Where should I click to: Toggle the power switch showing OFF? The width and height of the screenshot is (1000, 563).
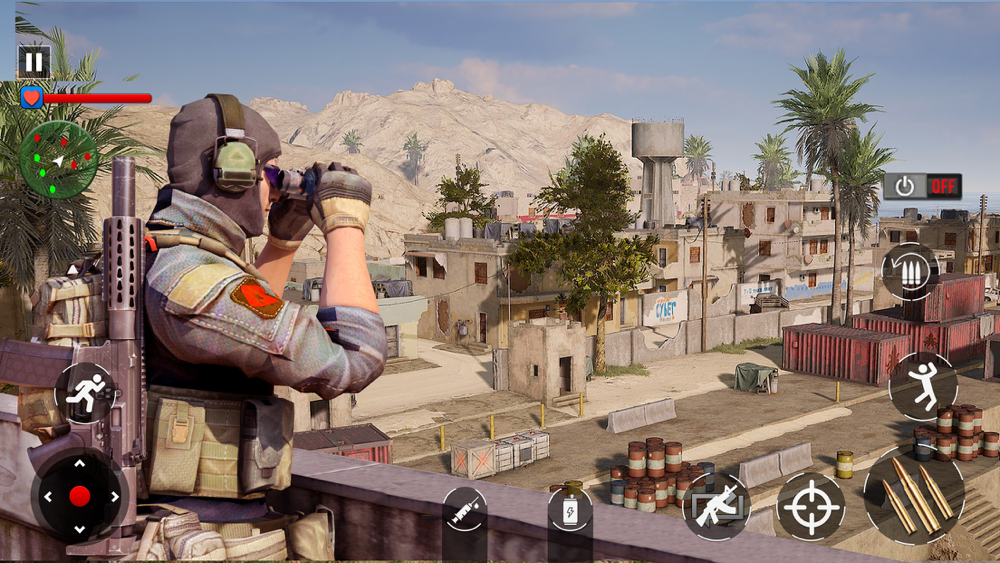[922, 186]
